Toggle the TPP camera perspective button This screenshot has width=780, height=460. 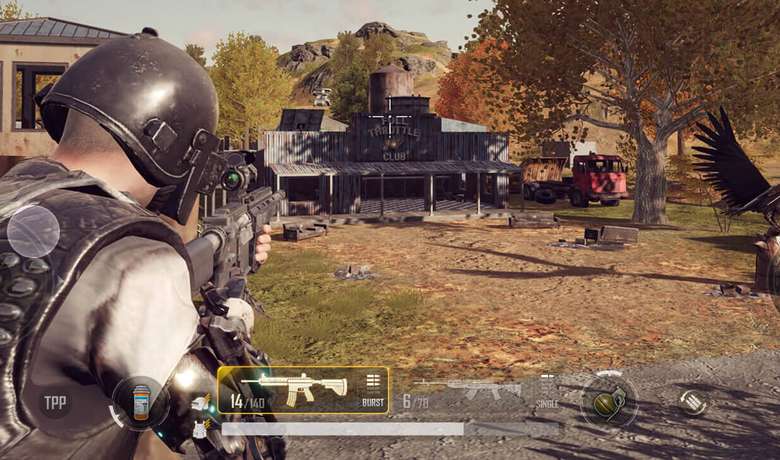click(54, 403)
